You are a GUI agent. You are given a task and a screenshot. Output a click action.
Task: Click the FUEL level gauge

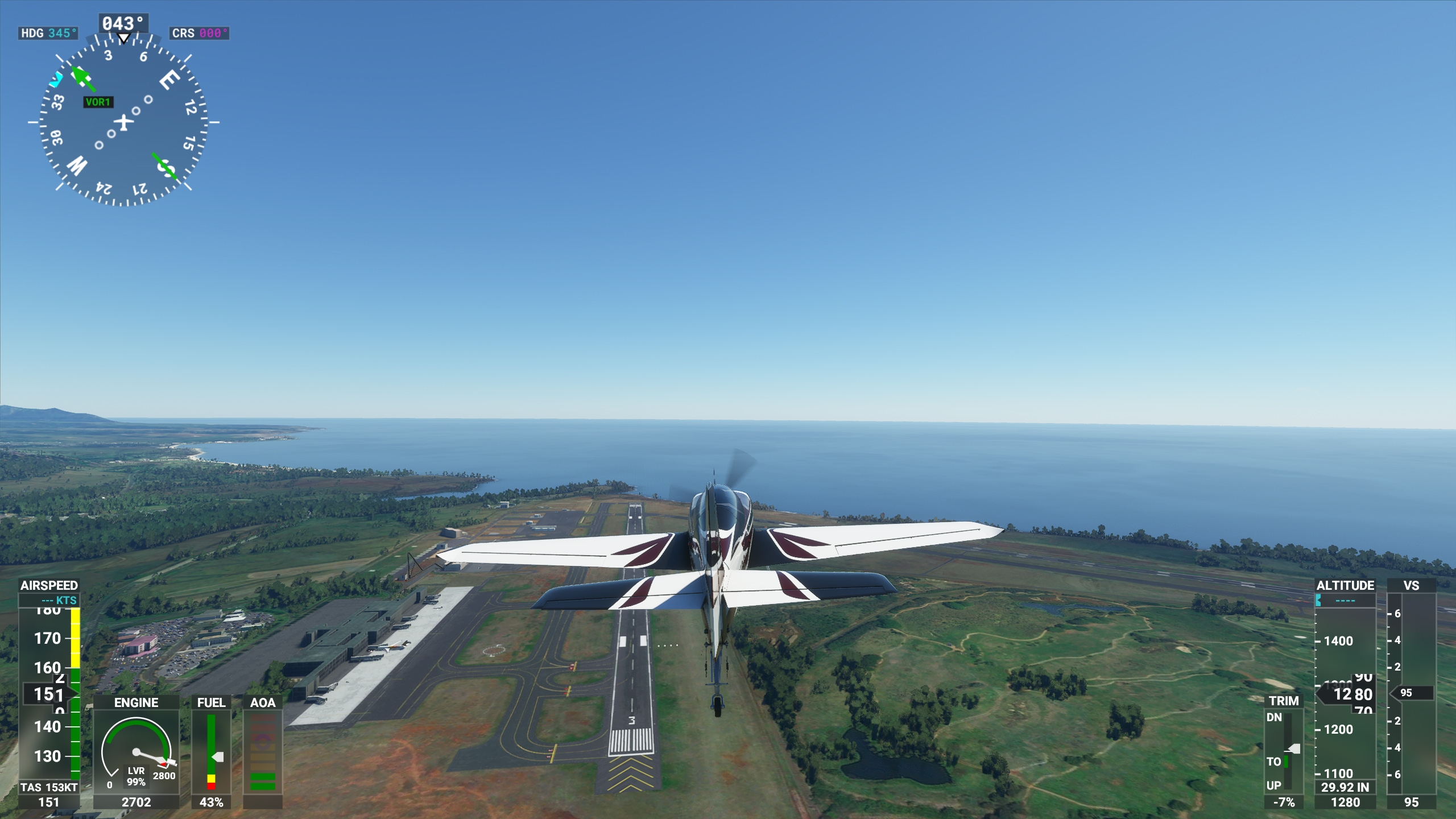212,752
